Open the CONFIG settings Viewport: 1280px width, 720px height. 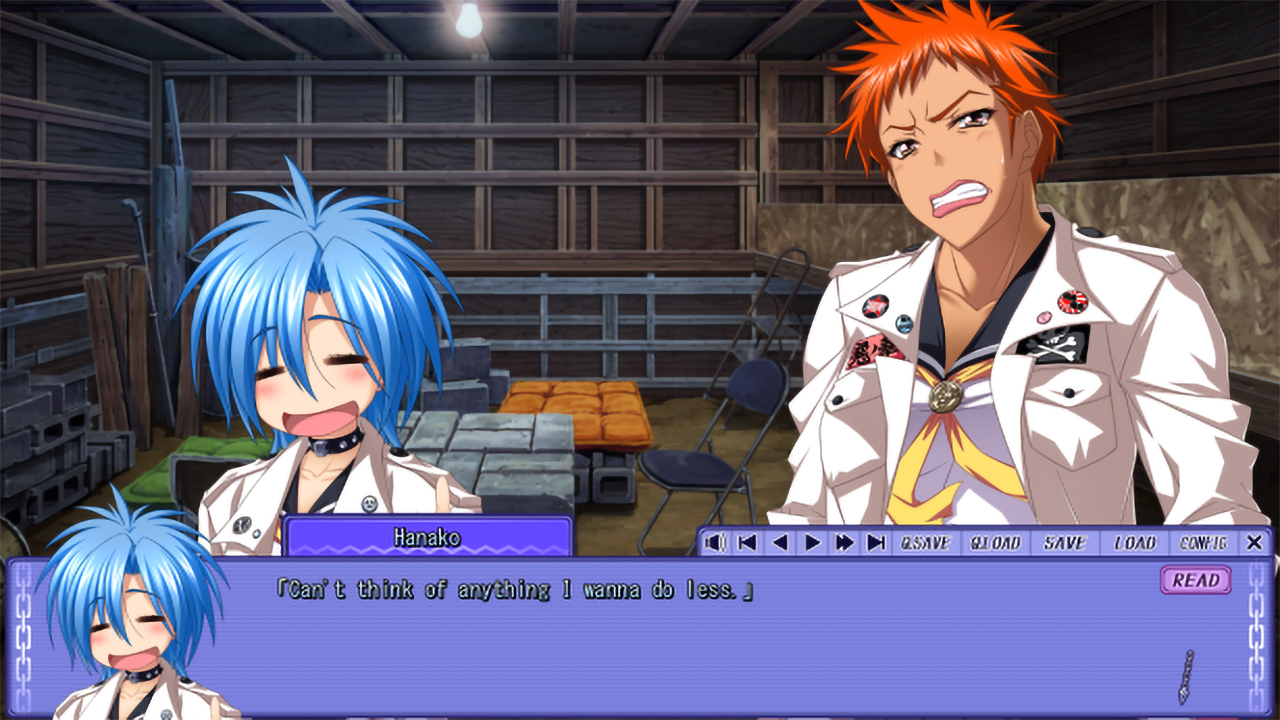coord(1203,543)
